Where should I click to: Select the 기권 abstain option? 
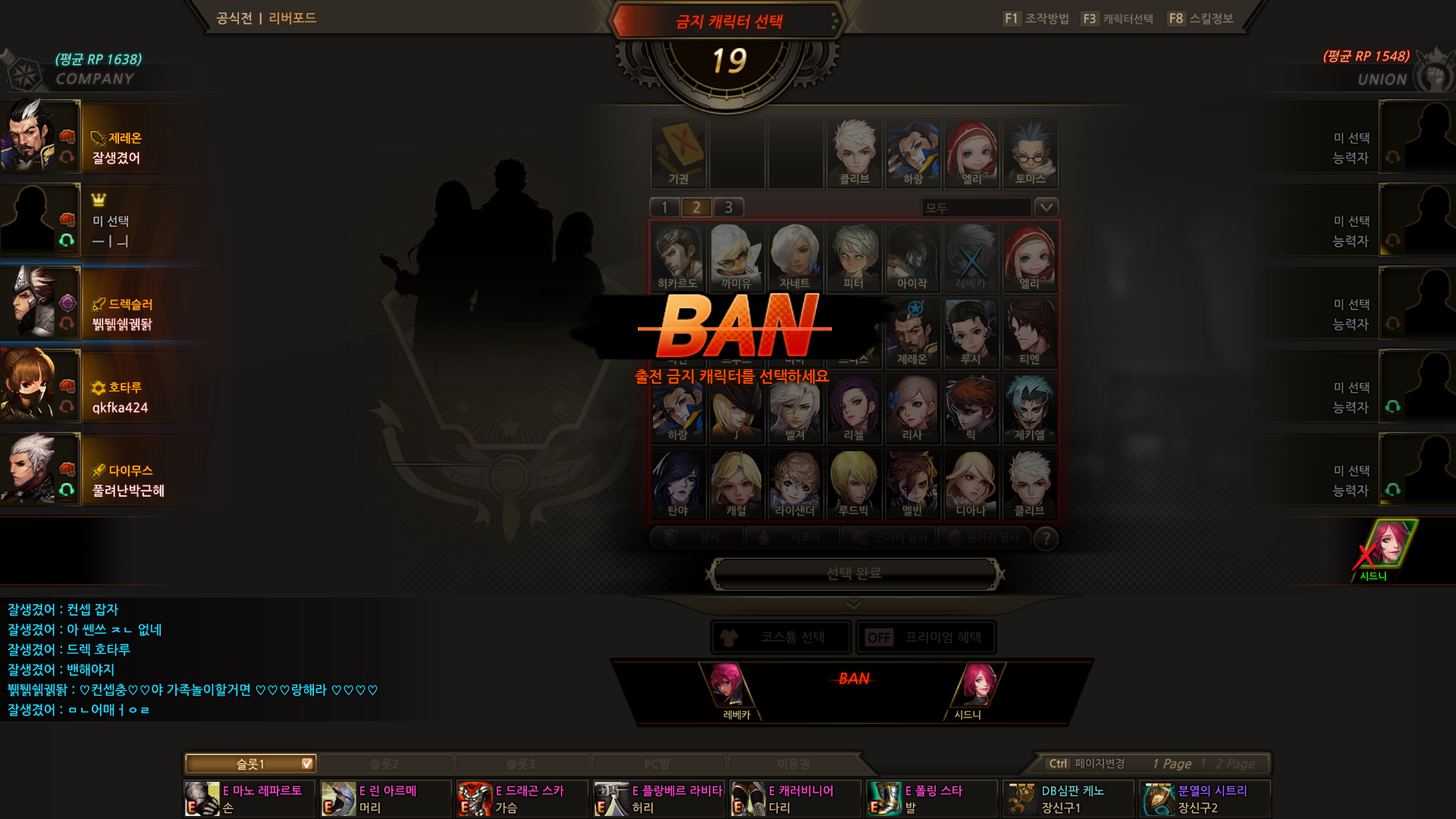click(x=679, y=152)
